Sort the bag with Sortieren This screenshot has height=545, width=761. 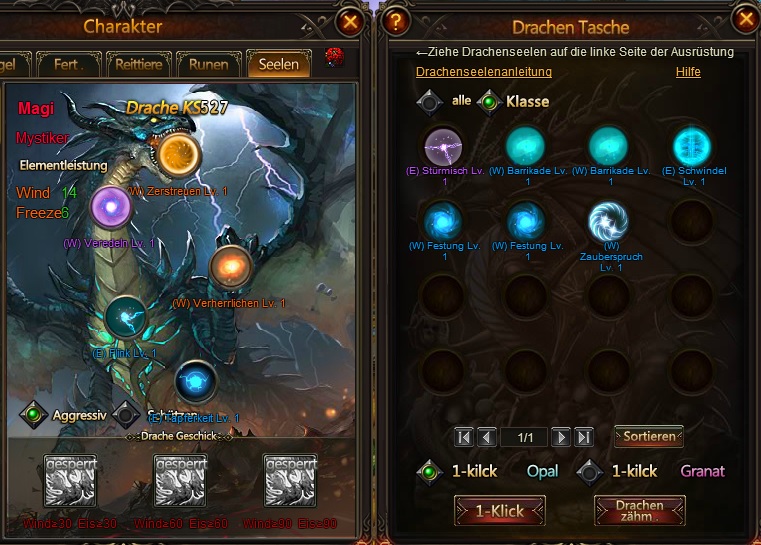click(x=649, y=437)
